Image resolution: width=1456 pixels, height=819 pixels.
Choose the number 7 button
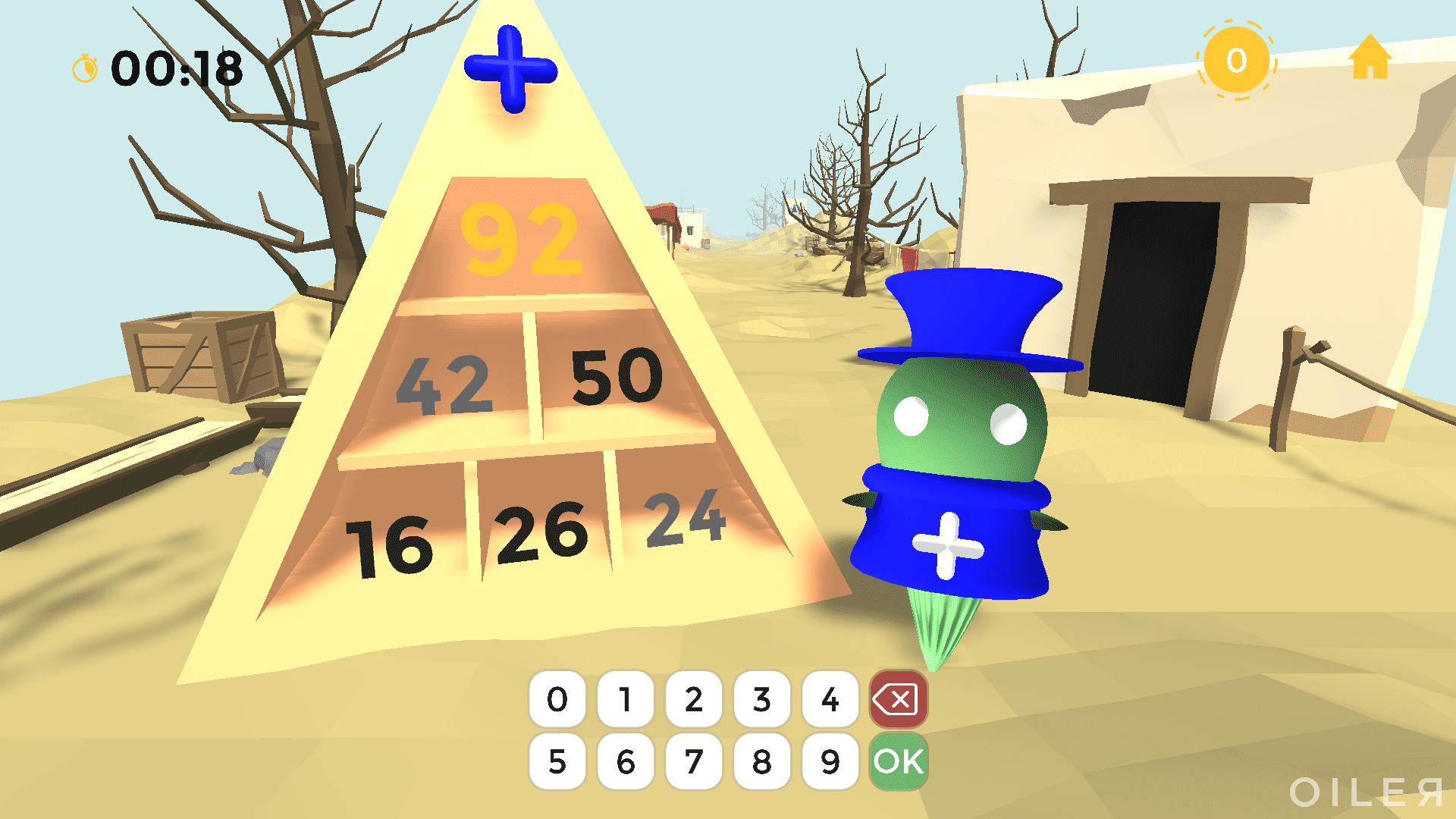click(694, 761)
